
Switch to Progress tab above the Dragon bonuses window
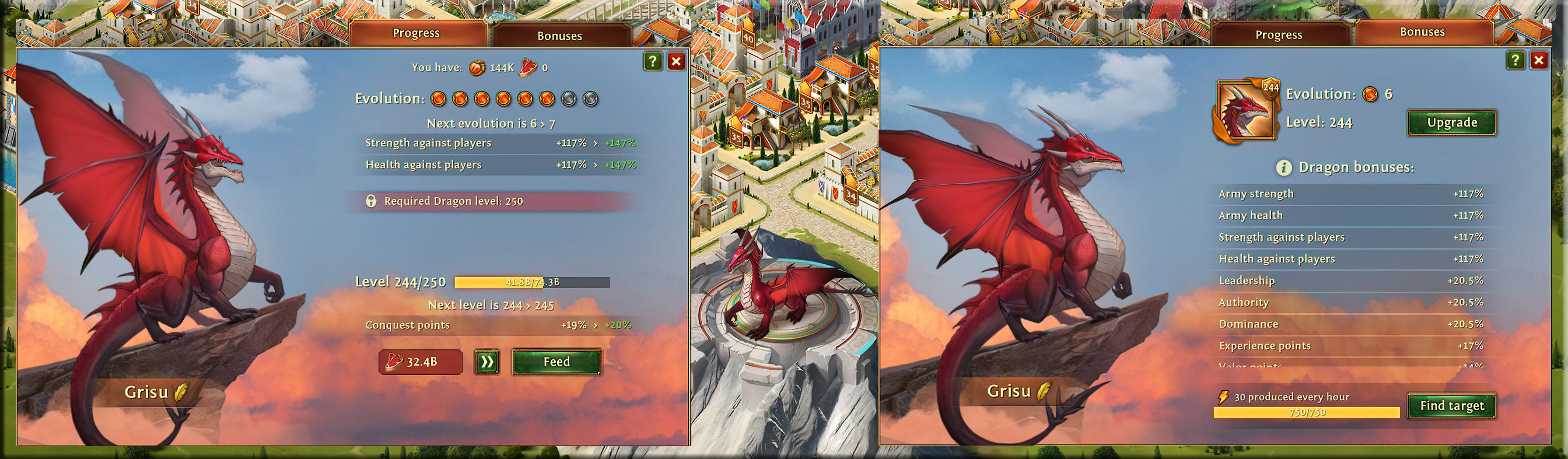tap(1278, 34)
